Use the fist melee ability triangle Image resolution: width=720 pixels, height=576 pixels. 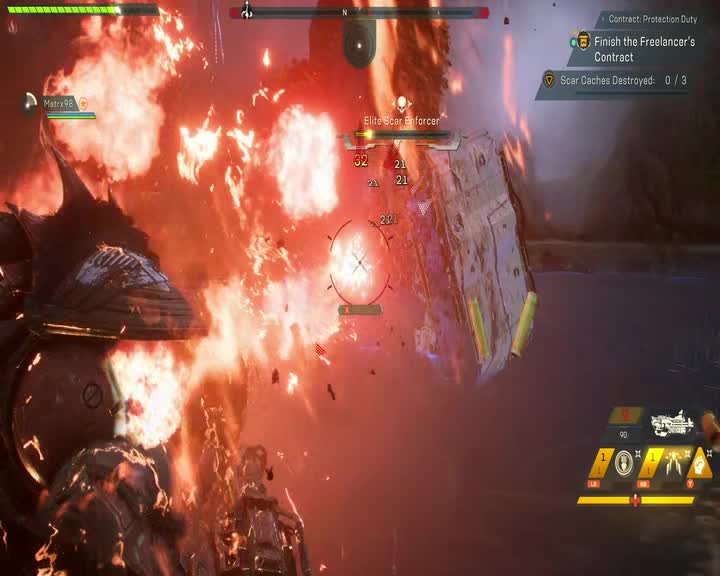[x=701, y=463]
